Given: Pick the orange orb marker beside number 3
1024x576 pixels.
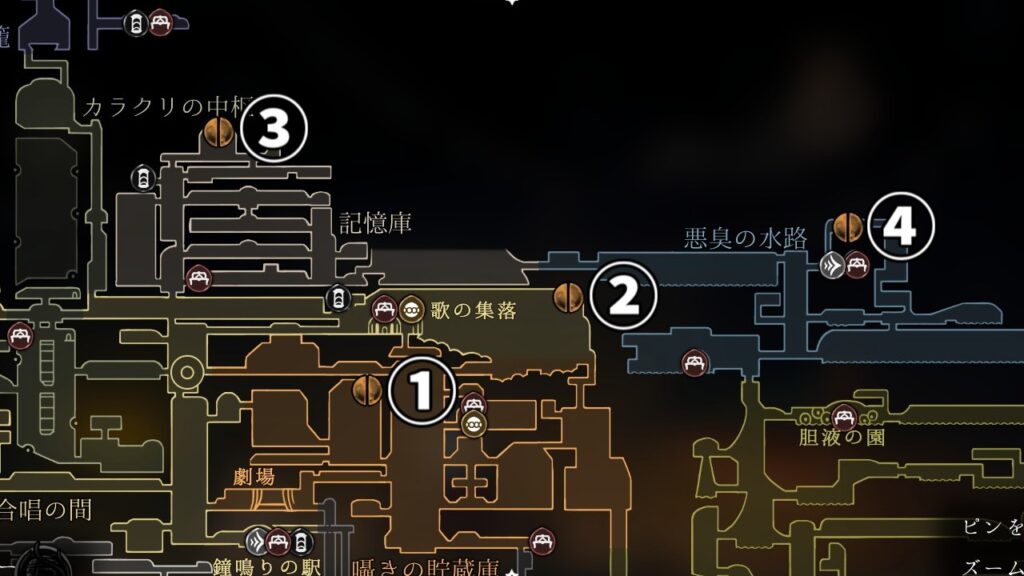Looking at the screenshot, I should pyautogui.click(x=218, y=130).
